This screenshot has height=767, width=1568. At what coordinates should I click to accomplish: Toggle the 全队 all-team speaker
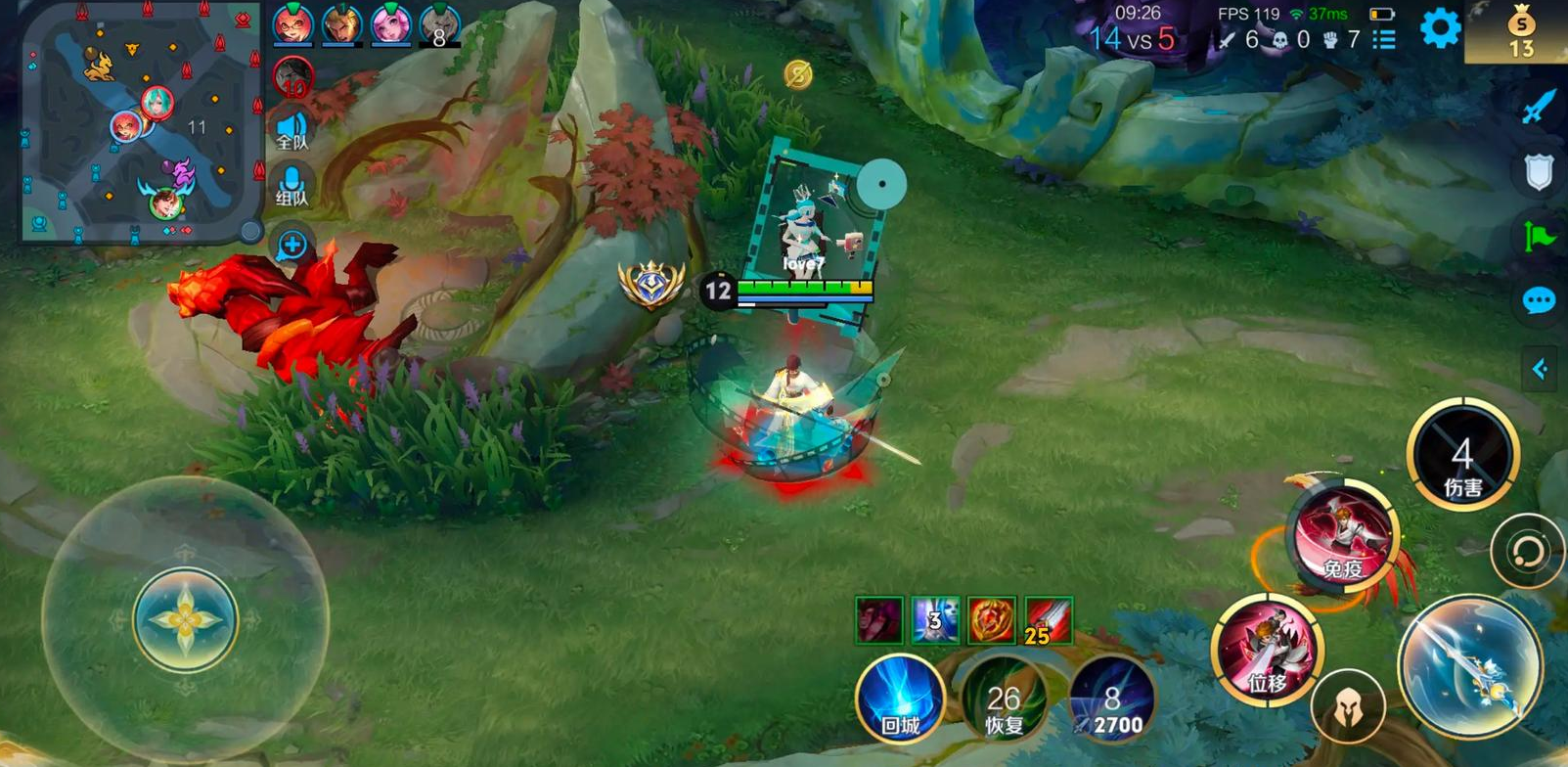pos(291,130)
